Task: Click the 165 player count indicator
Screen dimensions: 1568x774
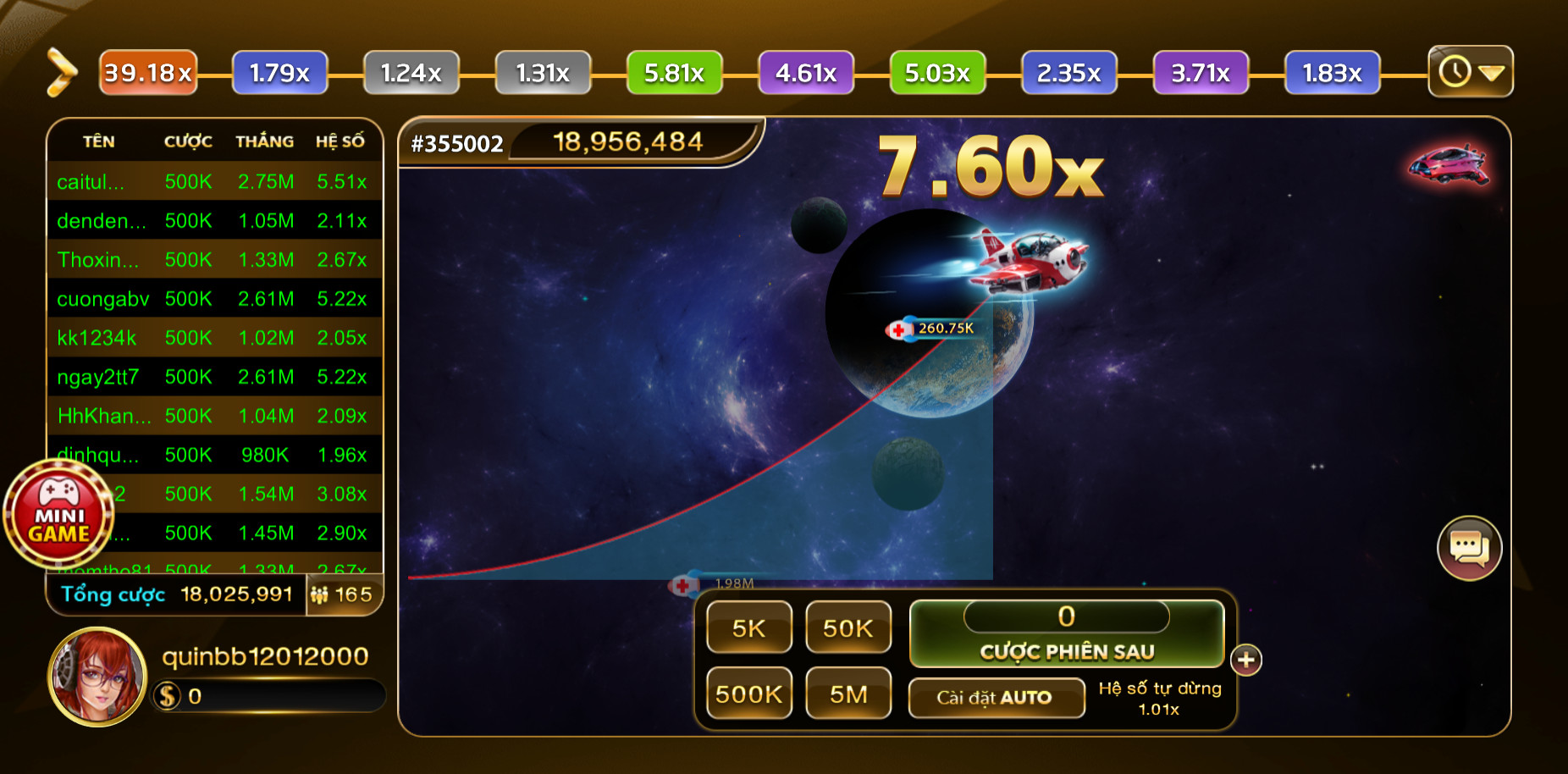Action: 342,595
